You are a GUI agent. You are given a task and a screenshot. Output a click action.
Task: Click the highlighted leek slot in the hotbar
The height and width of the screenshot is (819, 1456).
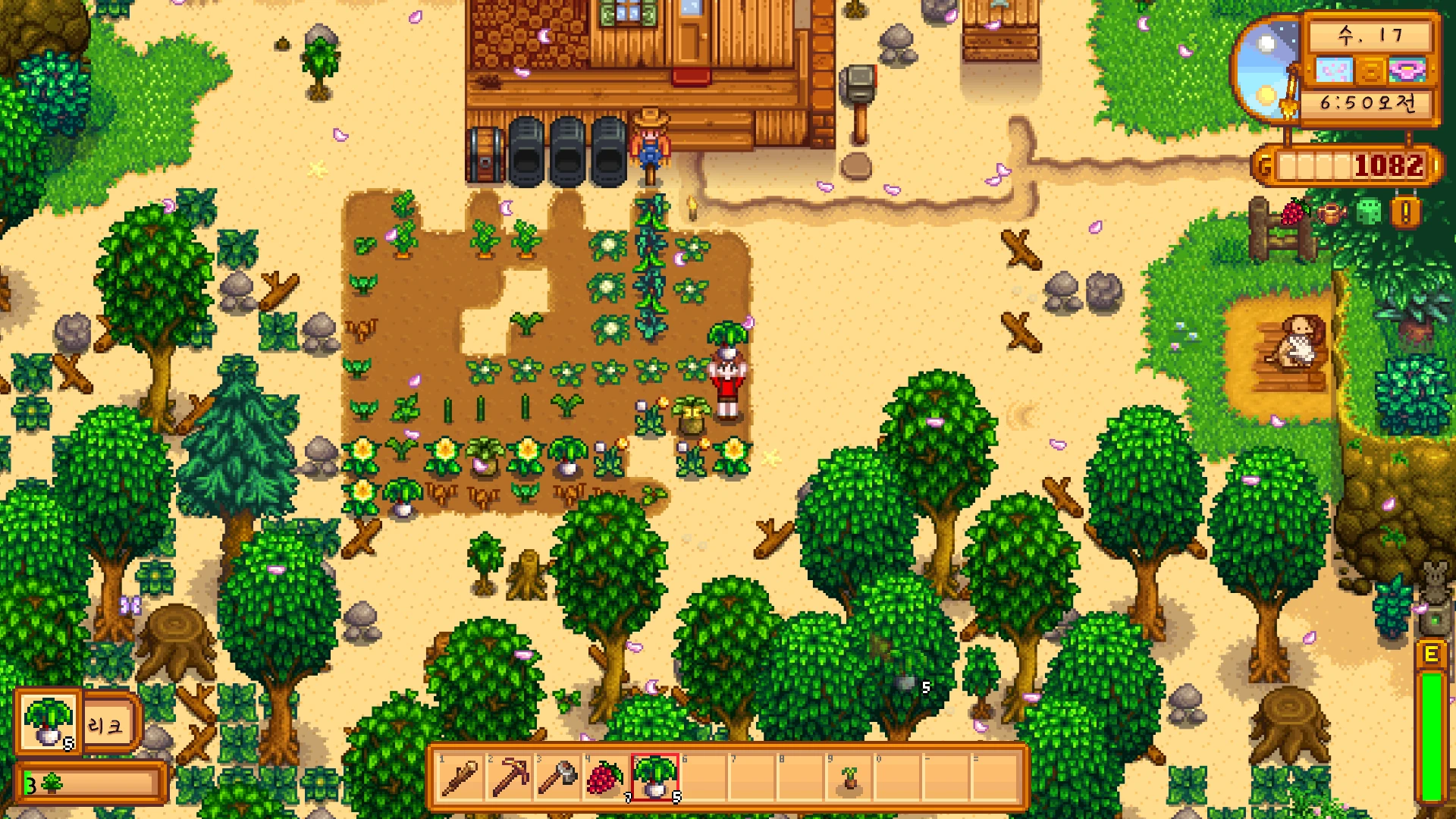[654, 777]
